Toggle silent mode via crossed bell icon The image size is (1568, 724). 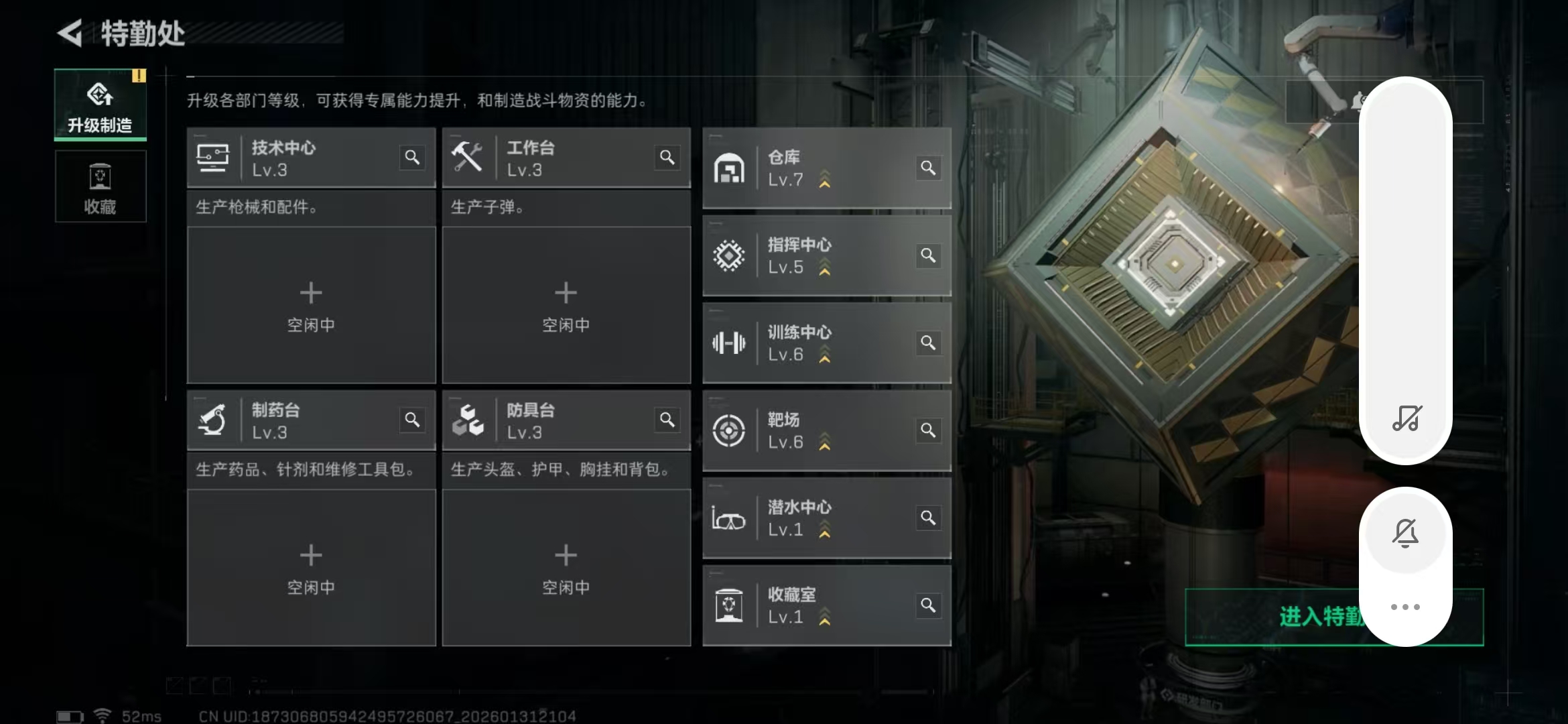coord(1406,533)
